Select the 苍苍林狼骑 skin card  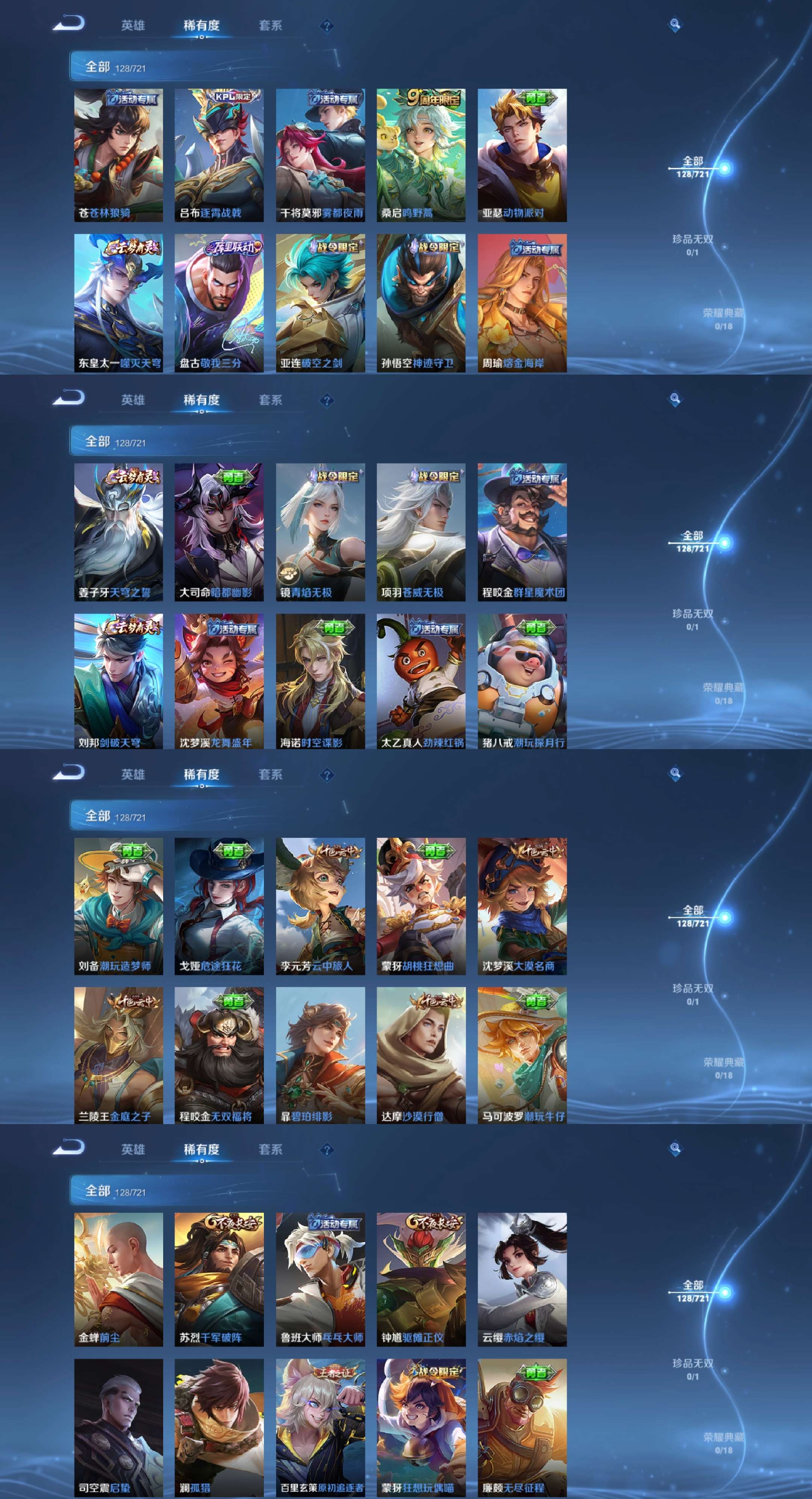tap(118, 155)
